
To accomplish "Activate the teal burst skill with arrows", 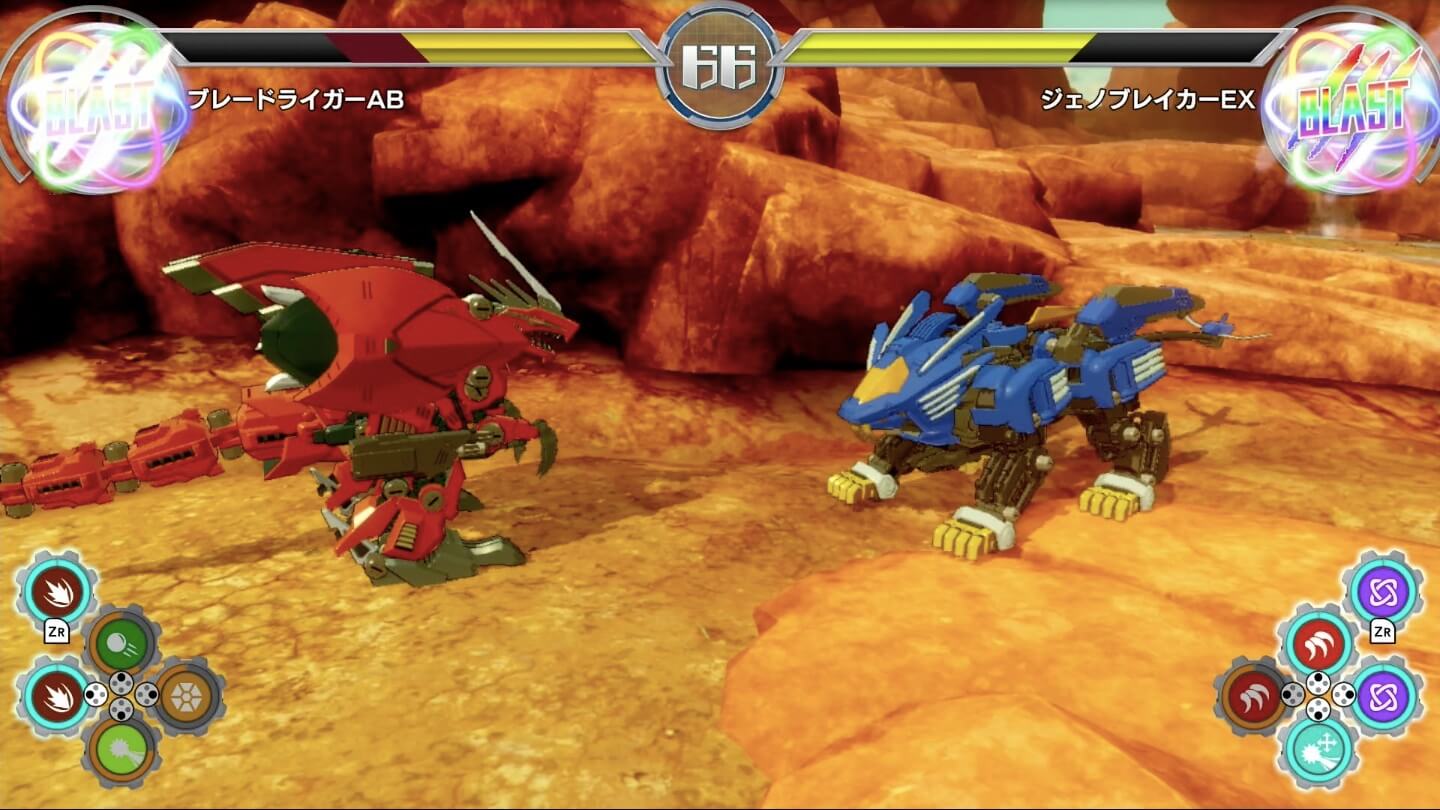I will click(1319, 749).
